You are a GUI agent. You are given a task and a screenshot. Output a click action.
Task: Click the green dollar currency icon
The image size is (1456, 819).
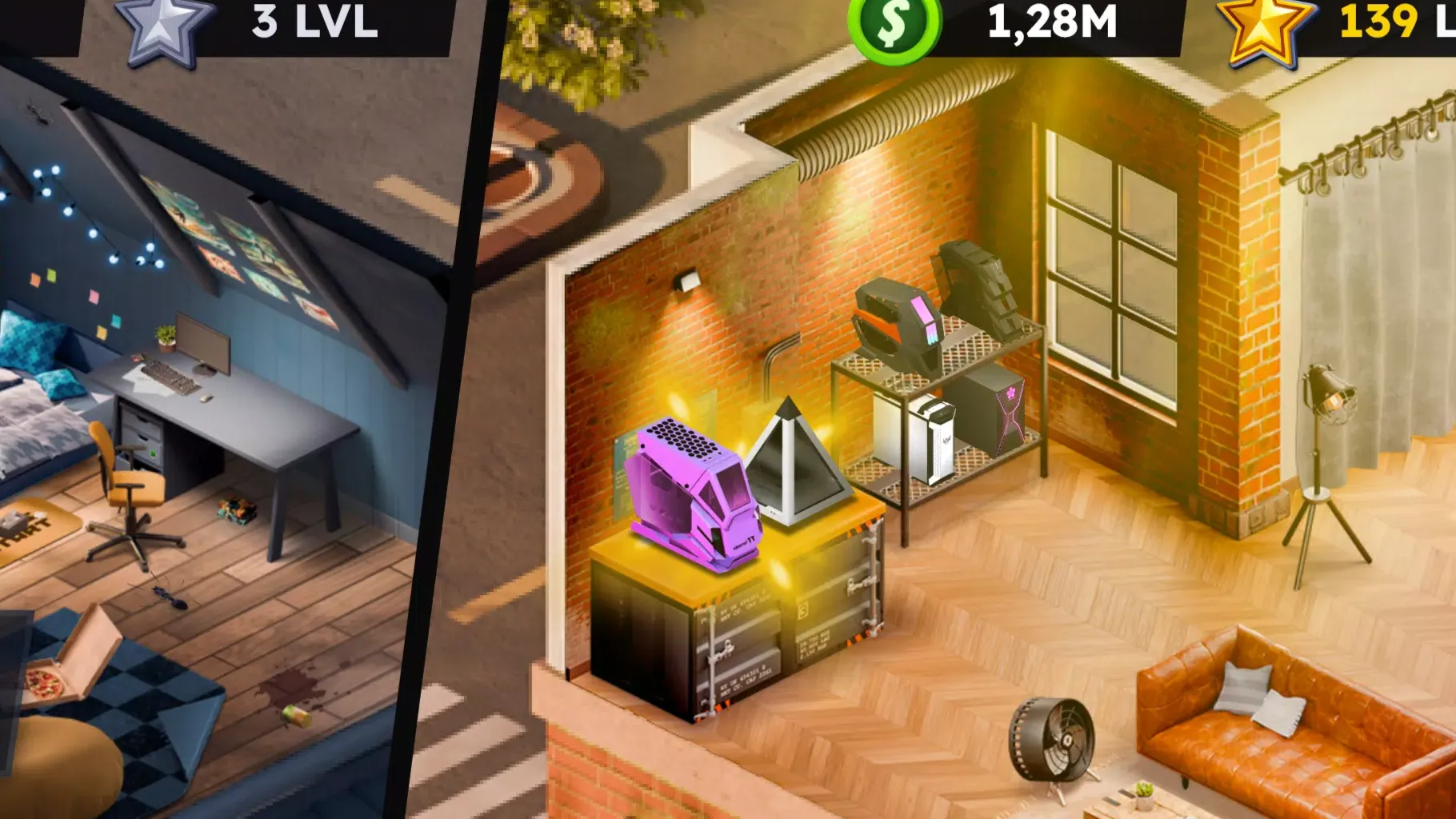(894, 27)
